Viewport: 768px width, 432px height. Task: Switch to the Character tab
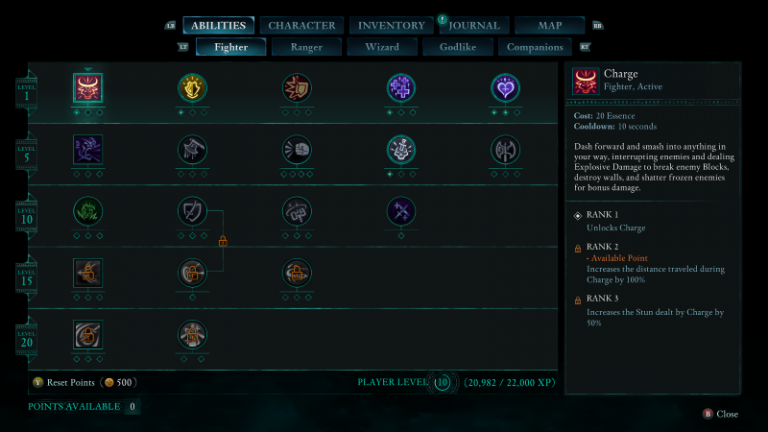(x=302, y=25)
